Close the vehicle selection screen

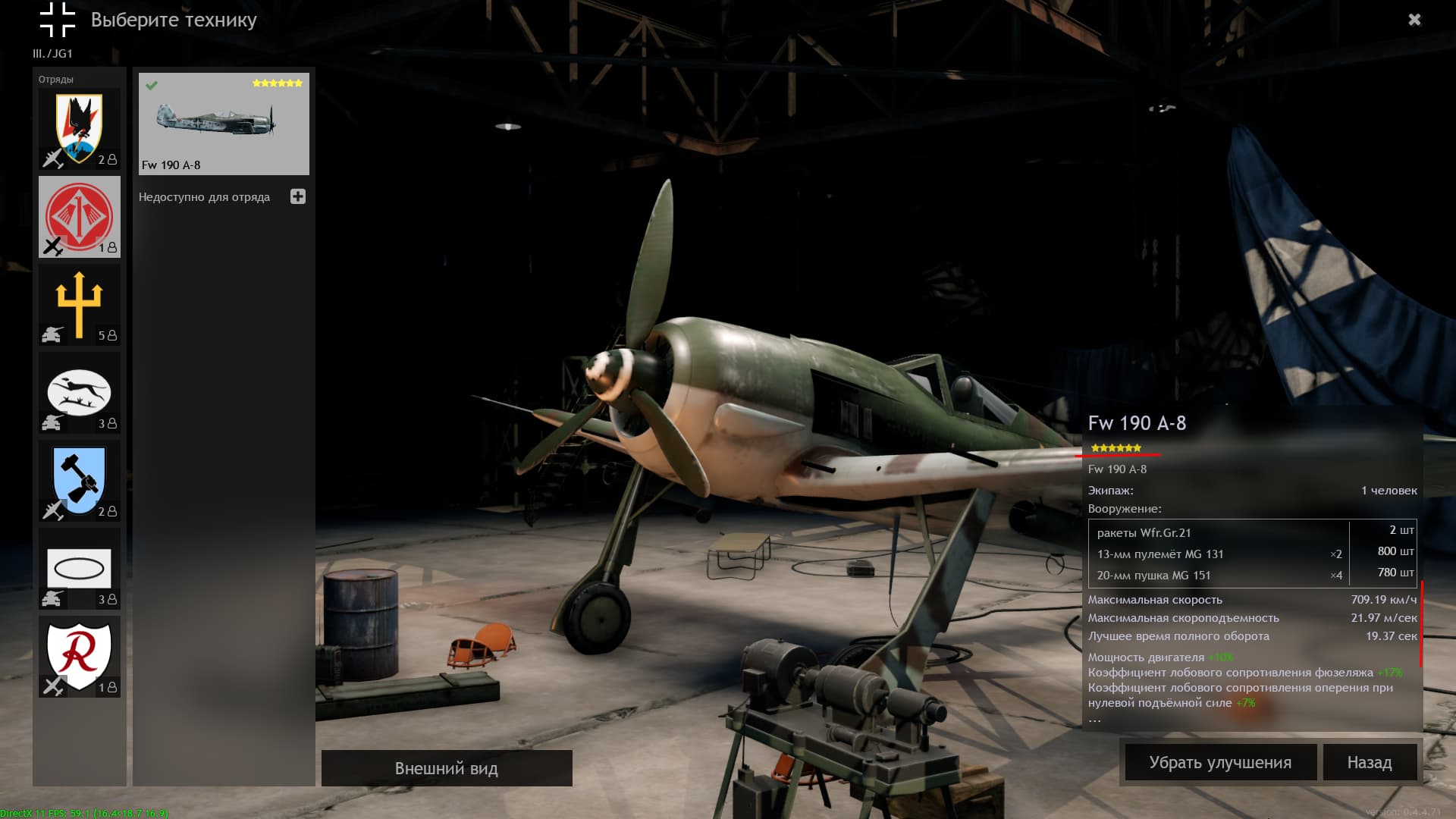[x=1414, y=20]
